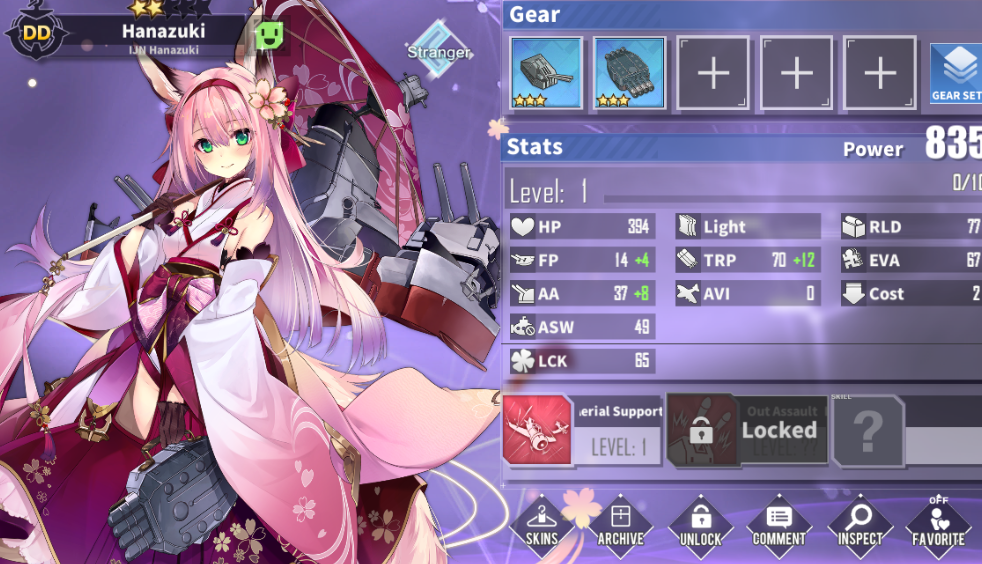
Task: Tap the green smiley affinity icon
Action: click(x=270, y=35)
